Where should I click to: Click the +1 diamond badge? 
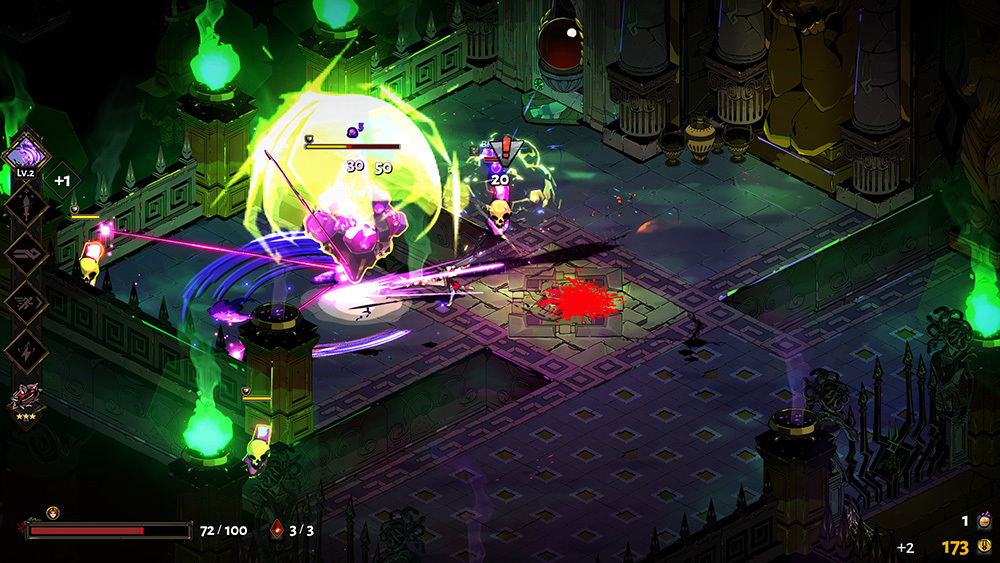pyautogui.click(x=61, y=181)
